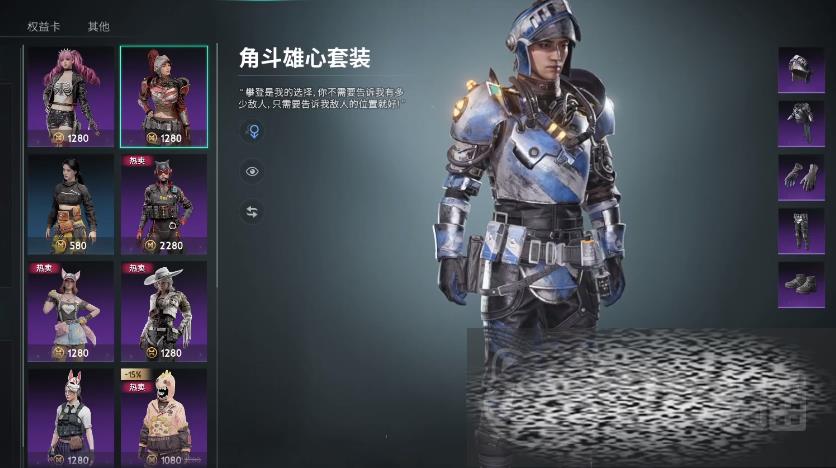Choose the gloves piece slot
836x468 pixels.
pyautogui.click(x=801, y=178)
